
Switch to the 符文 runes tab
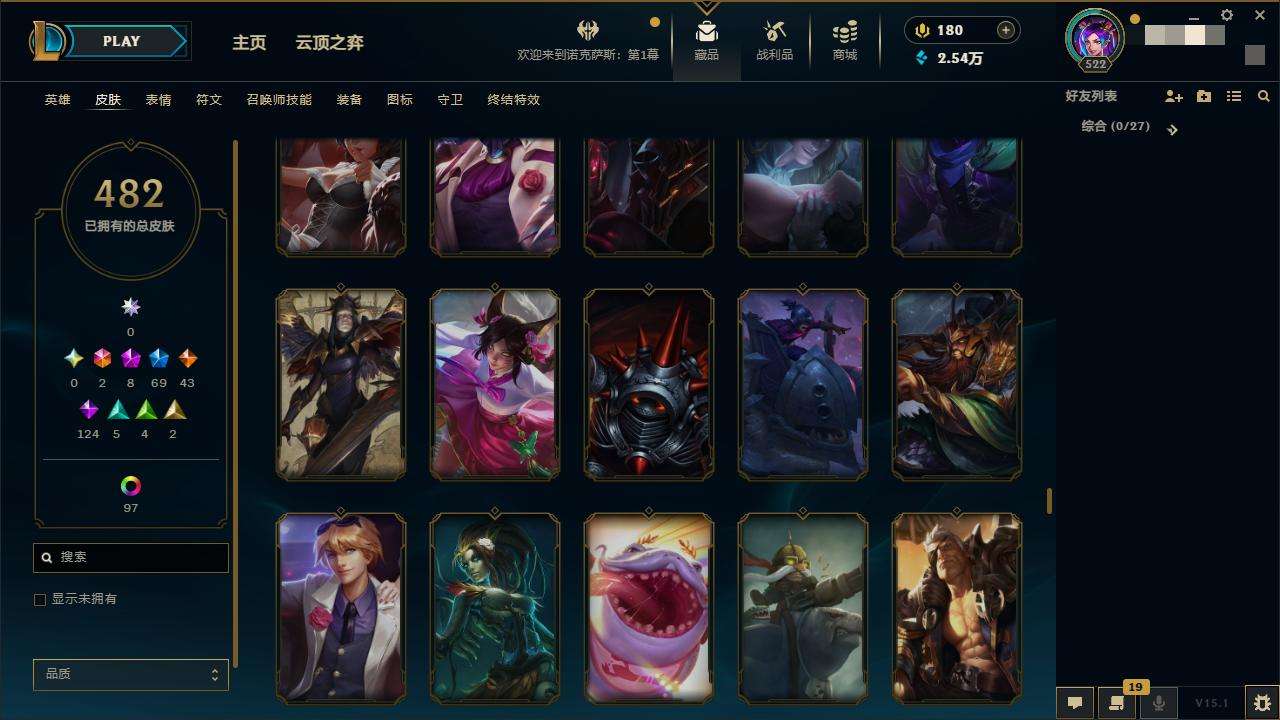coord(208,100)
